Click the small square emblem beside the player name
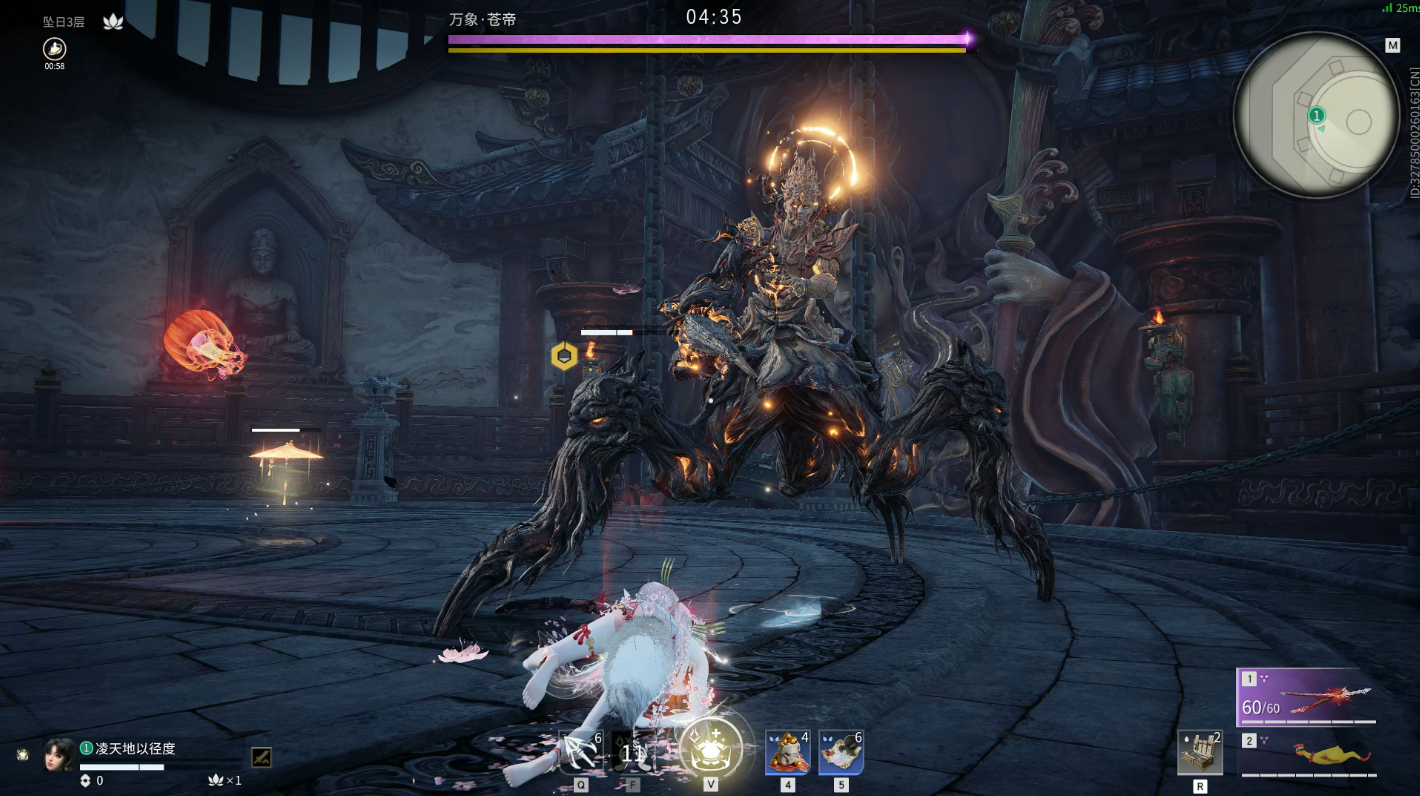Image resolution: width=1420 pixels, height=796 pixels. (261, 757)
